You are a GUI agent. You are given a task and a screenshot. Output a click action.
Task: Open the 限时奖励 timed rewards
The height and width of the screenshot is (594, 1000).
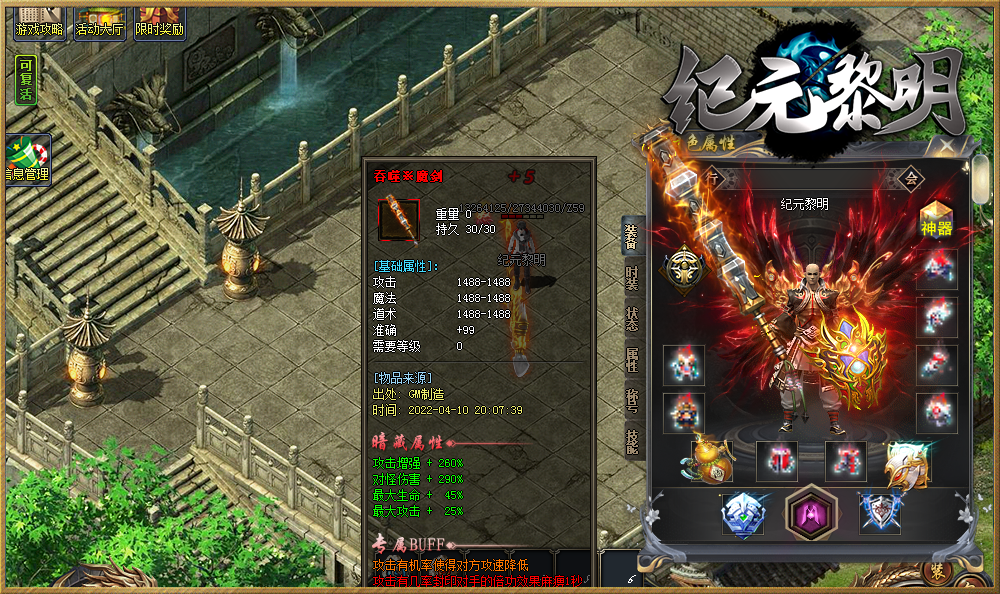tap(160, 21)
